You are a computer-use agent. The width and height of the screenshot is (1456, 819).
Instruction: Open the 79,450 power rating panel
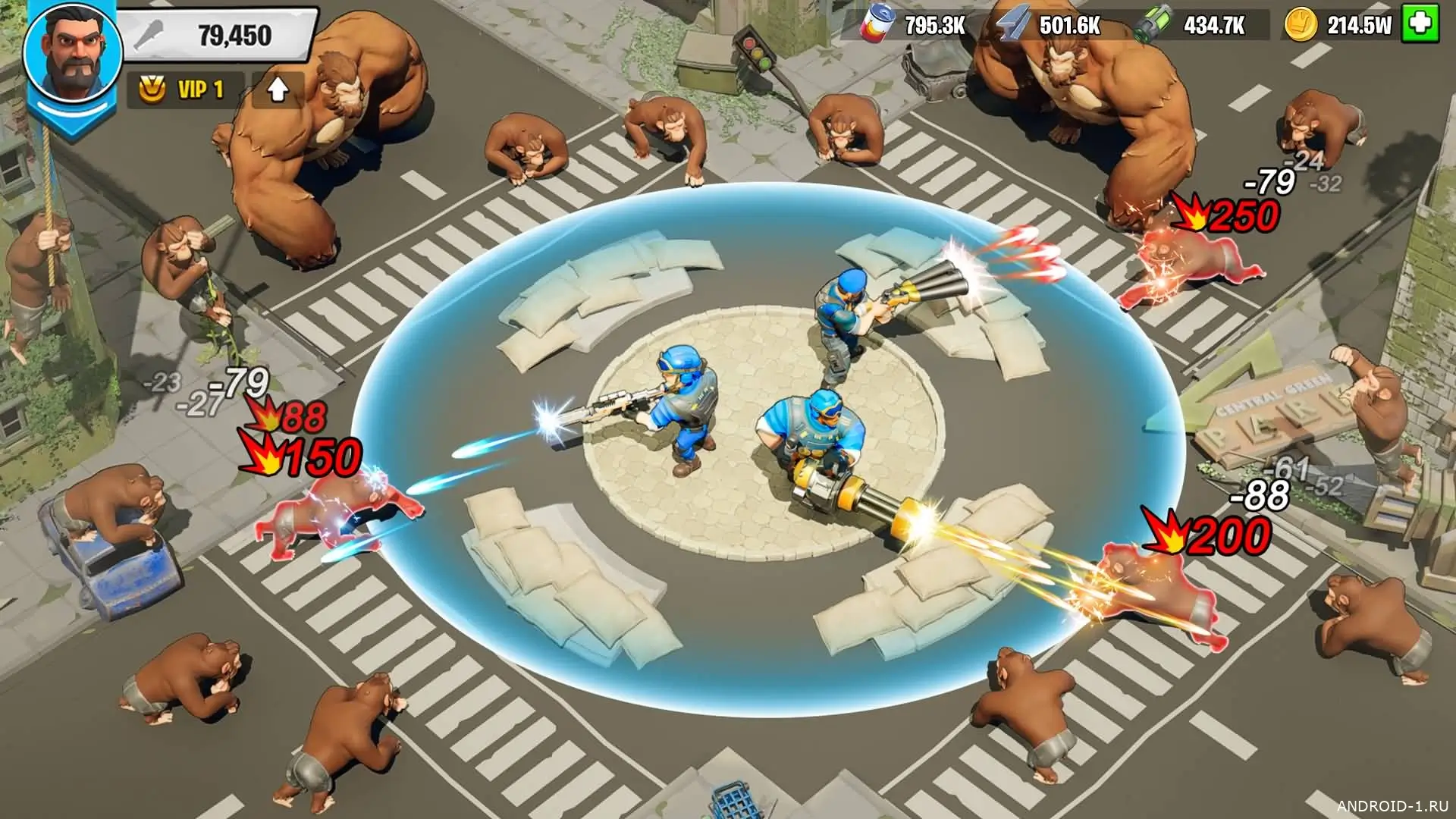tap(220, 35)
